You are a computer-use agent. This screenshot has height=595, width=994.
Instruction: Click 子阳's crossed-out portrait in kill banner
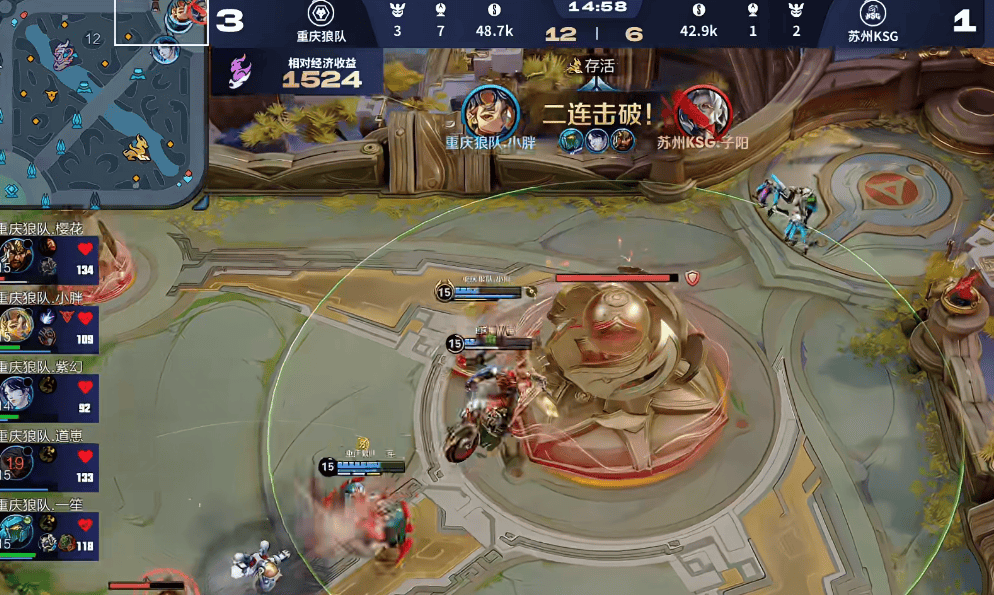click(x=699, y=110)
